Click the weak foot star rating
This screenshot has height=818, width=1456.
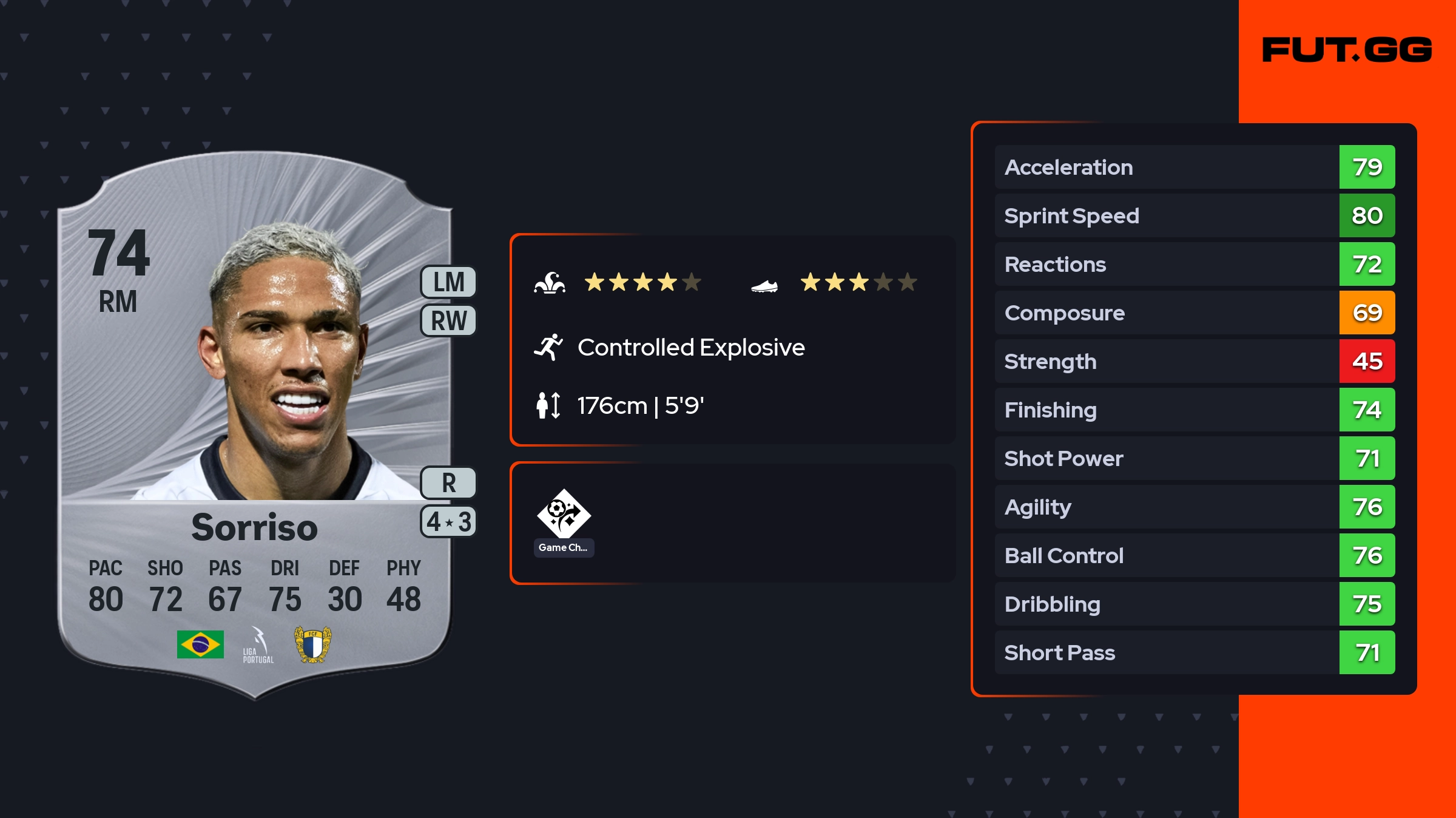click(x=858, y=282)
